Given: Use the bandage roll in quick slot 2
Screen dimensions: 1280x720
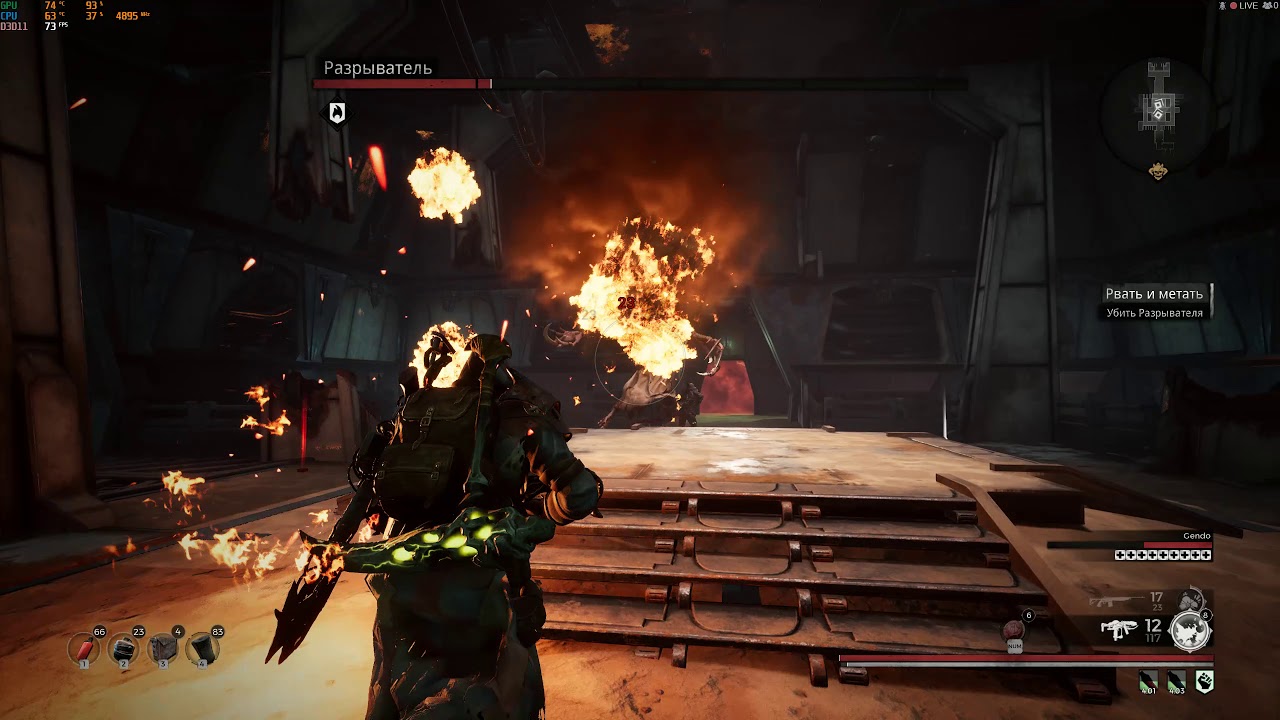Looking at the screenshot, I should pos(124,650).
